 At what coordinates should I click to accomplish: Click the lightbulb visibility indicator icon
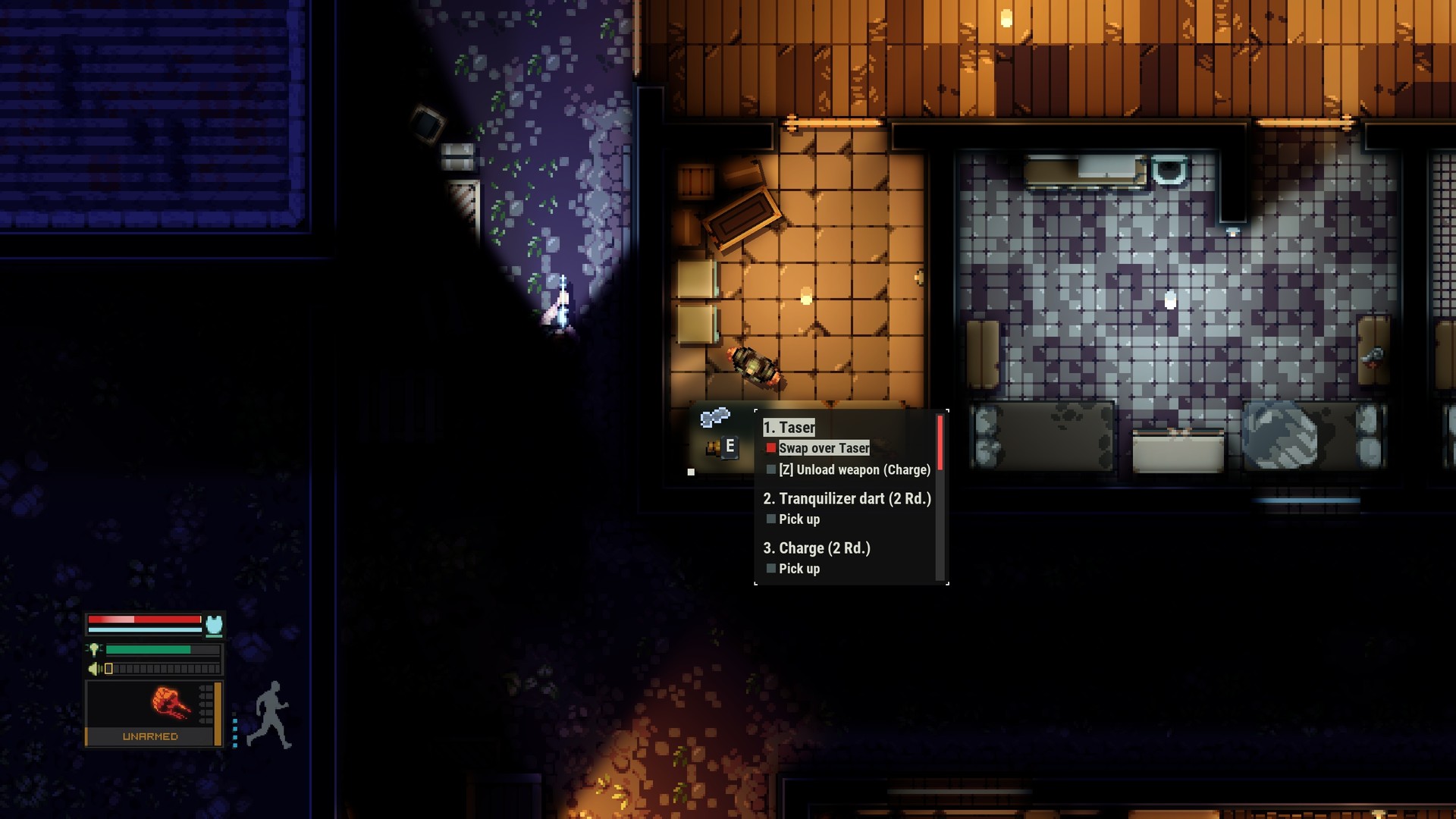point(95,649)
